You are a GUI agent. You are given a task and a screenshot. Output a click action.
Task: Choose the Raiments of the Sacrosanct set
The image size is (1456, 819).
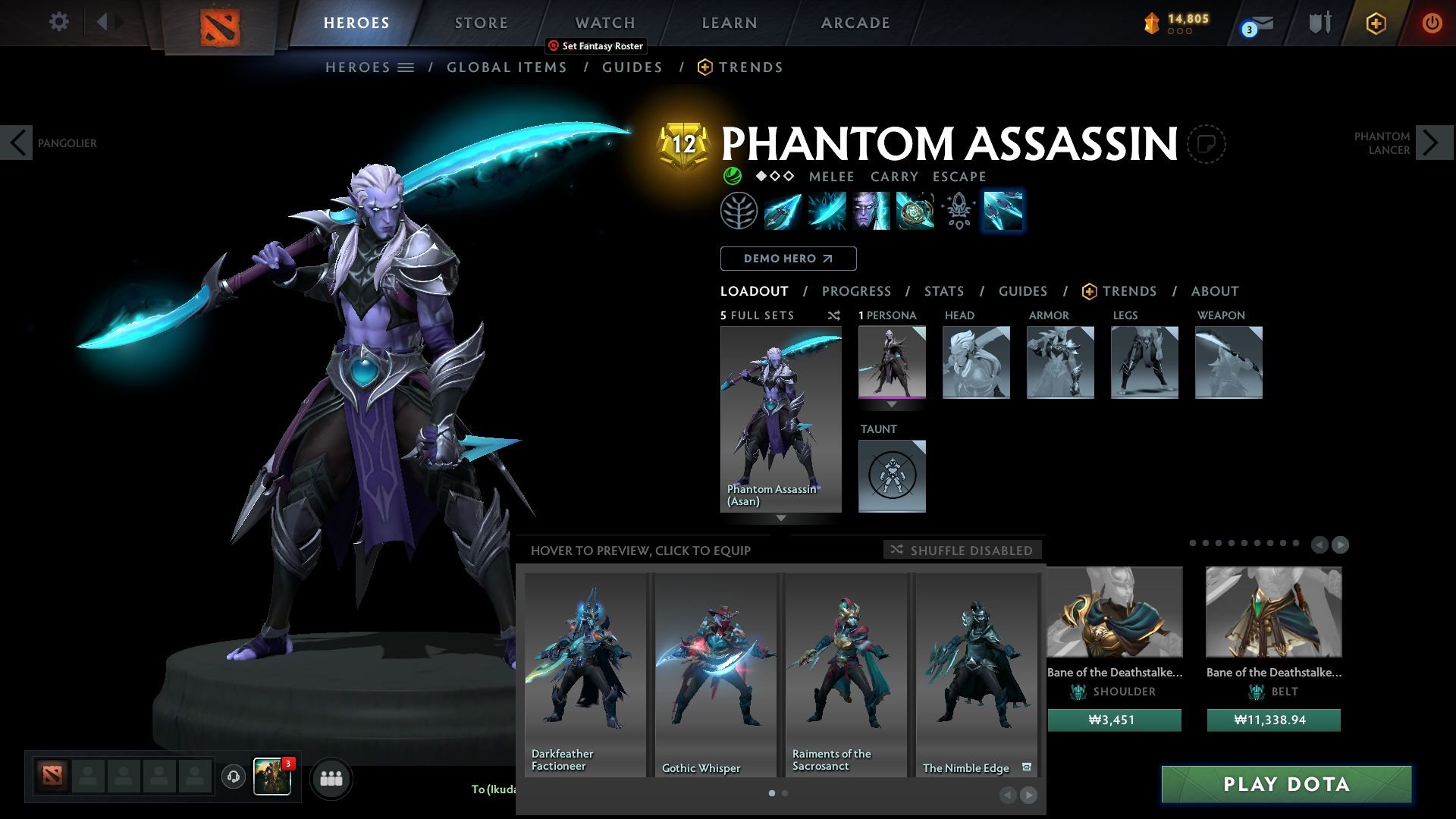tap(846, 674)
